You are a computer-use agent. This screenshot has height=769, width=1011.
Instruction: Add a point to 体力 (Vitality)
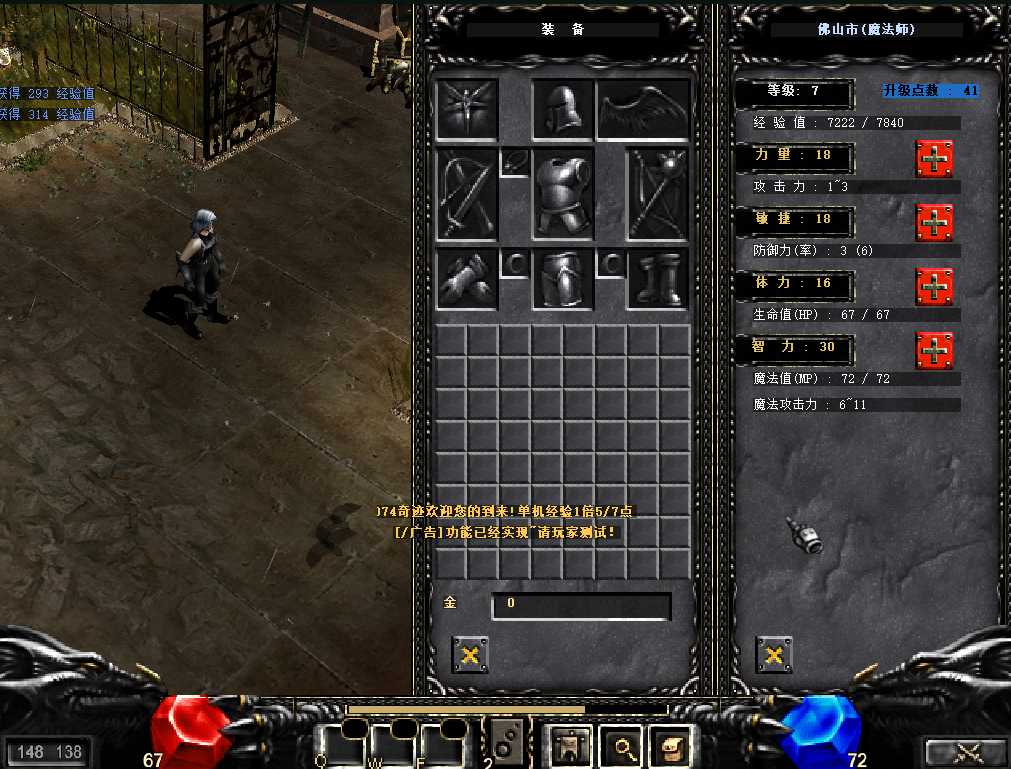pos(934,286)
